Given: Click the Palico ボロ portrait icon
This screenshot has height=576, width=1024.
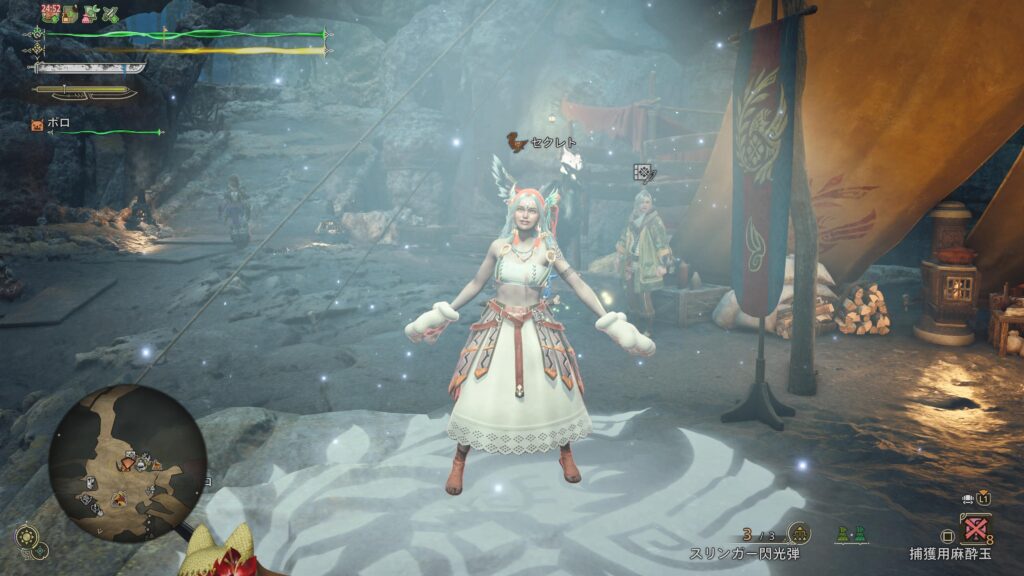Looking at the screenshot, I should click(38, 126).
